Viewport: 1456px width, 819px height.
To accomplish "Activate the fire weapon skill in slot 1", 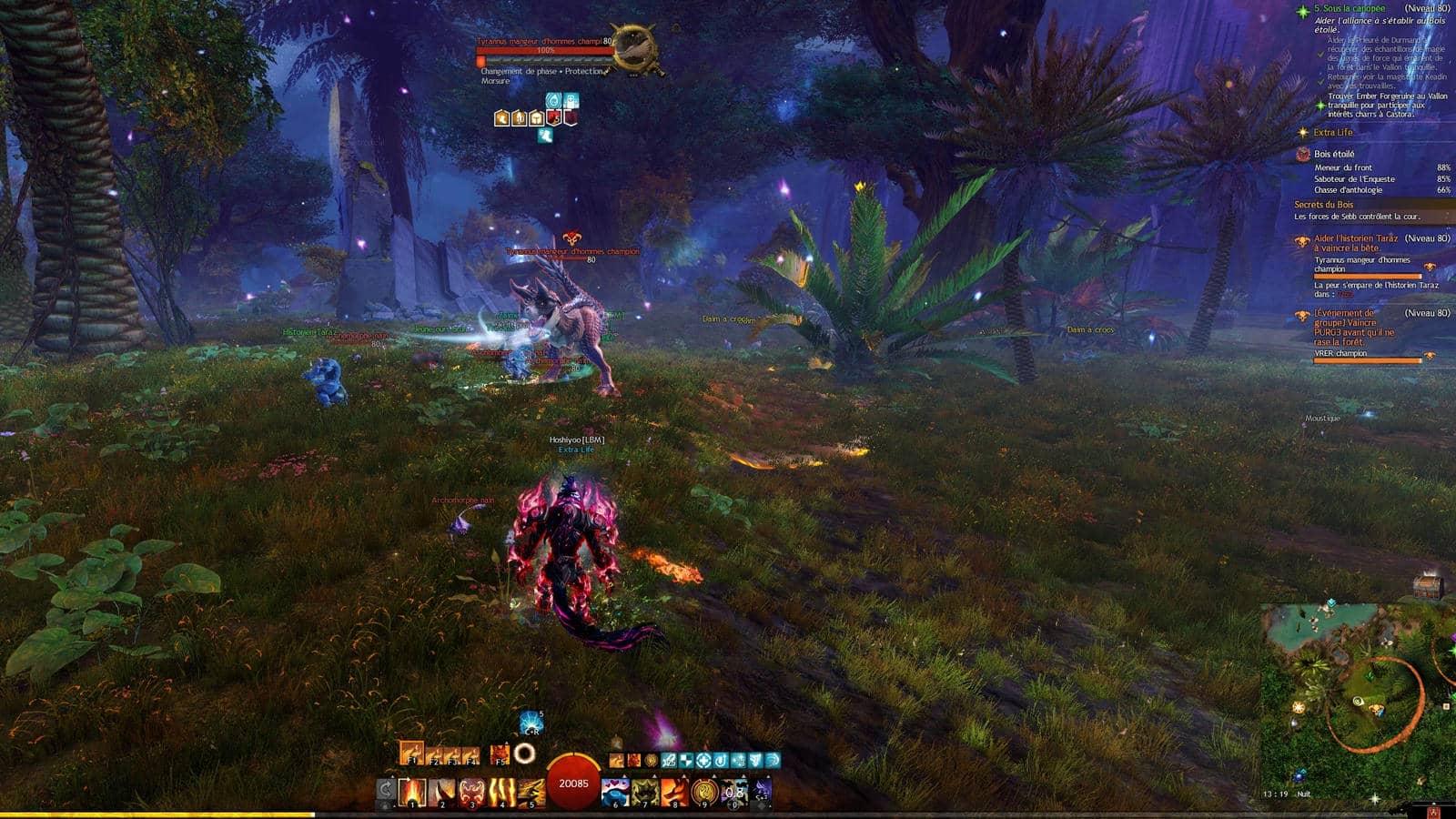I will click(x=414, y=791).
